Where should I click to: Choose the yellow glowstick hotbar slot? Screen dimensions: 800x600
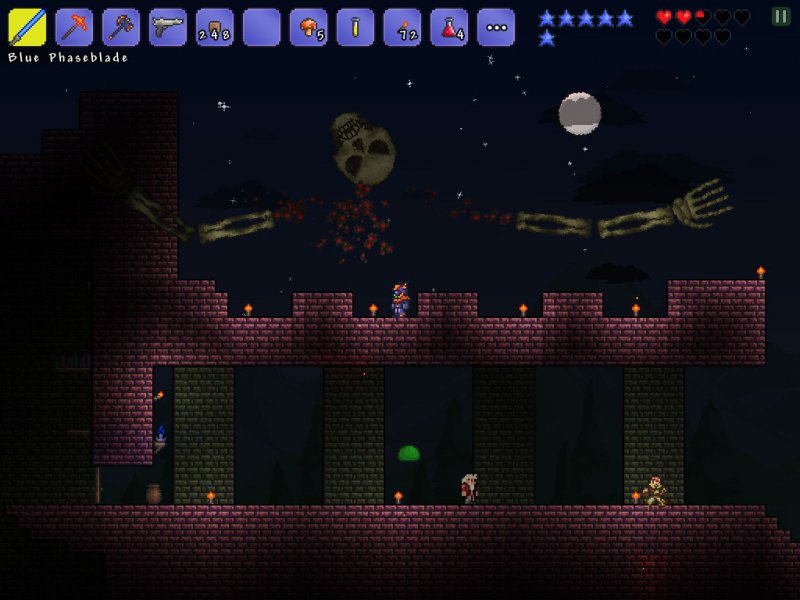[355, 27]
